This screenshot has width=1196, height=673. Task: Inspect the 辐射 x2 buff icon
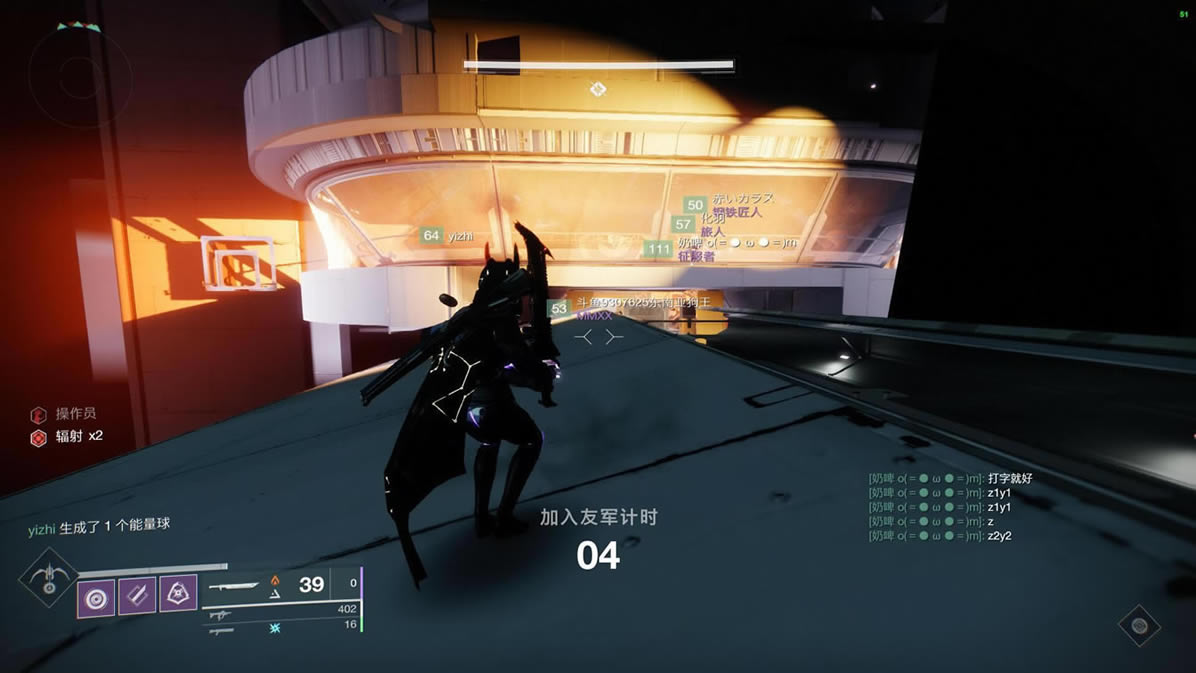coord(38,437)
